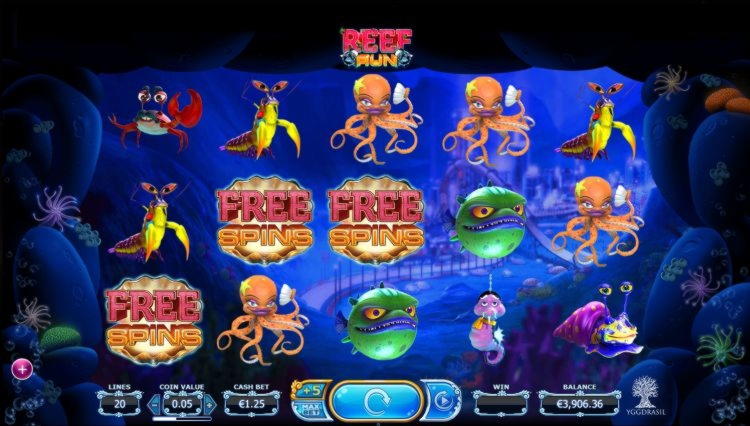750x426 pixels.
Task: Decrease the coin value
Action: click(x=155, y=403)
